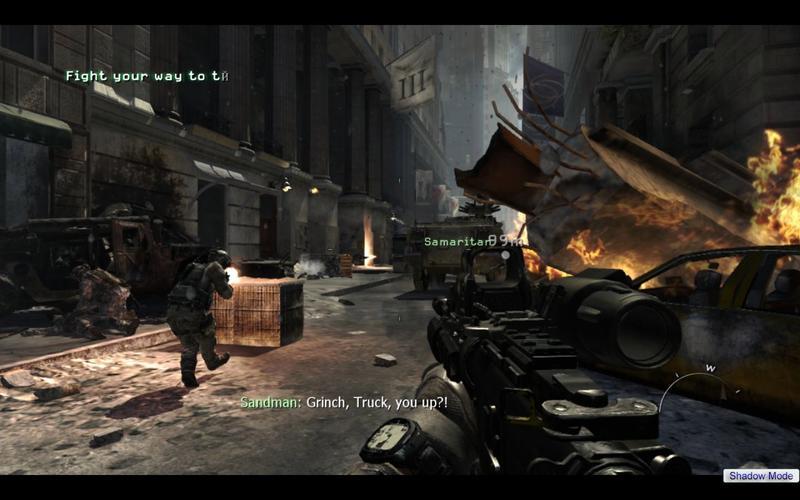
Task: Click the Shadow Mode button
Action: (761, 476)
